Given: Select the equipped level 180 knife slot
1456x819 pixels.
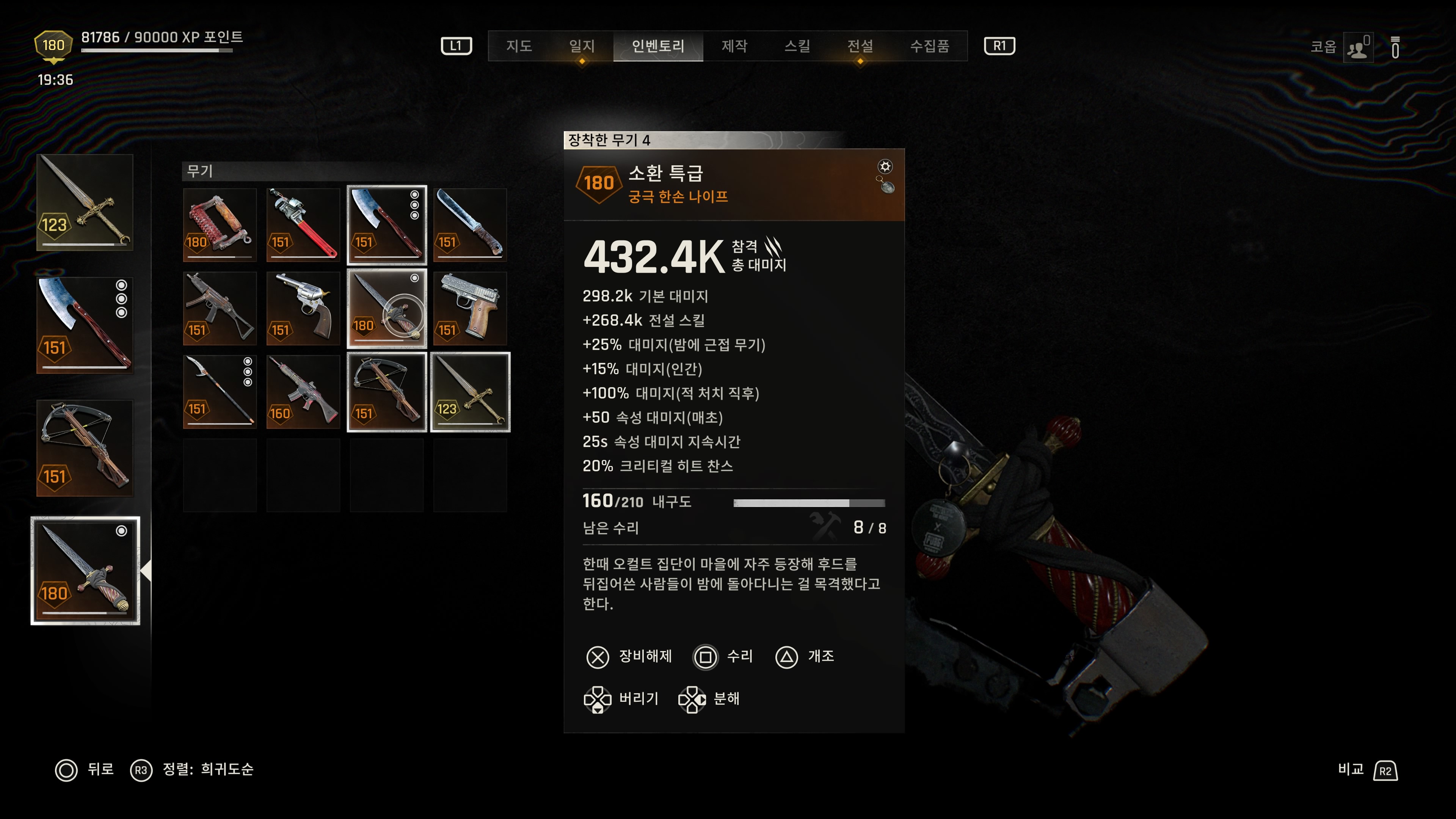Looking at the screenshot, I should pos(85,571).
